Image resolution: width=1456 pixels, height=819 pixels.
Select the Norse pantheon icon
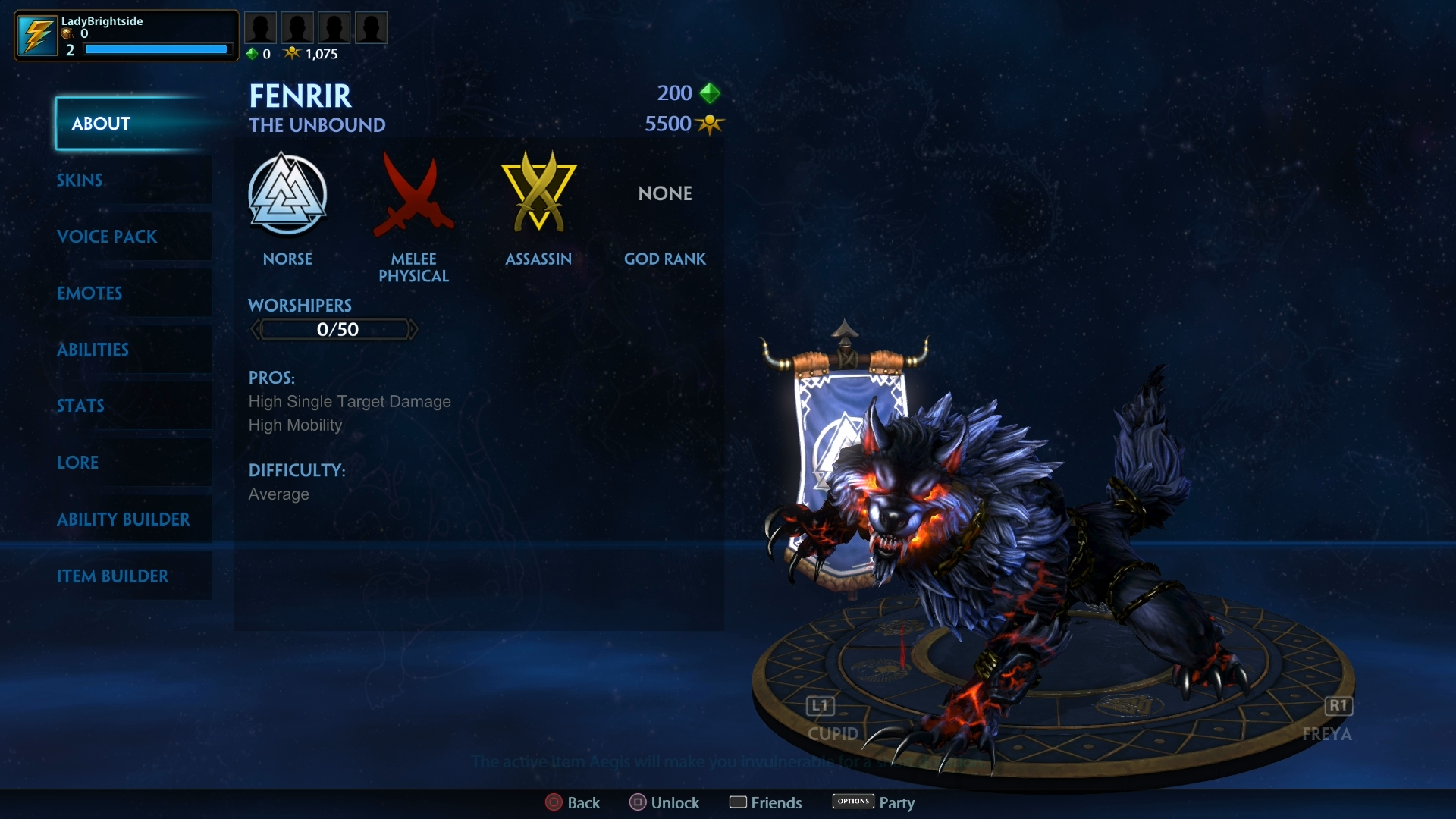pyautogui.click(x=288, y=193)
